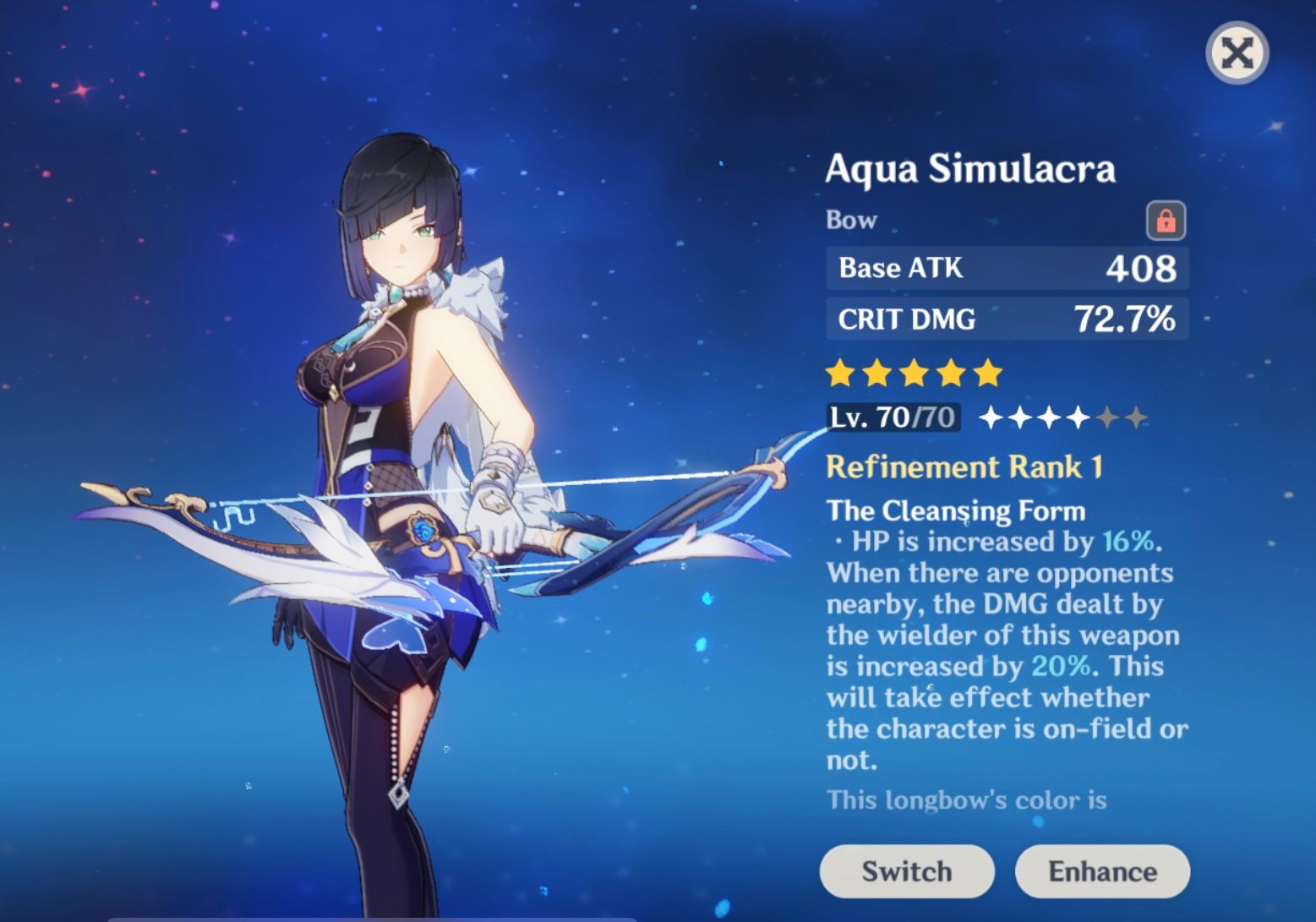Select the CRIT DMG stat row
The height and width of the screenshot is (922, 1316).
tap(1006, 319)
